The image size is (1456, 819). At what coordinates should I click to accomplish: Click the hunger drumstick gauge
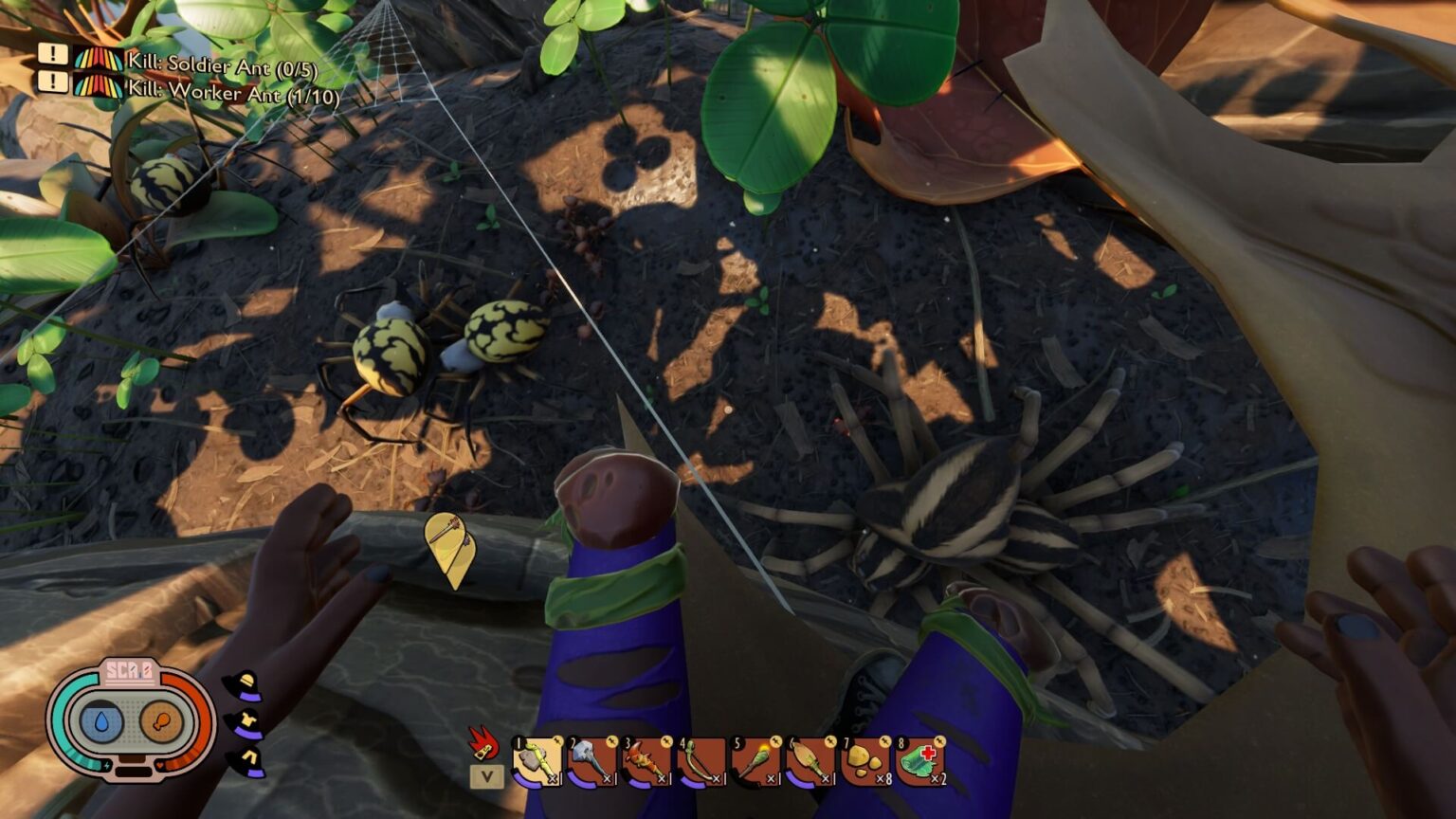[160, 720]
